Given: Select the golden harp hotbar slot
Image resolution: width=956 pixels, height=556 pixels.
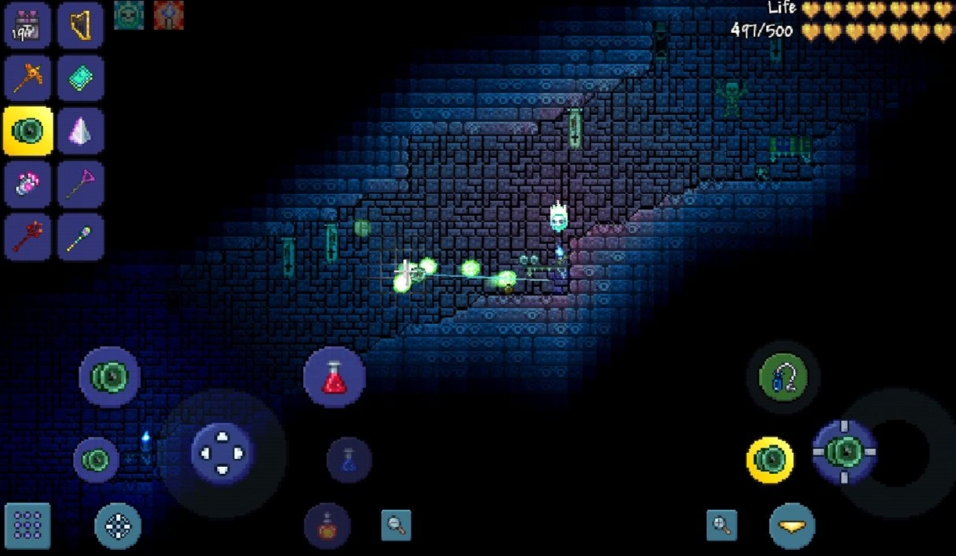Looking at the screenshot, I should point(81,25).
